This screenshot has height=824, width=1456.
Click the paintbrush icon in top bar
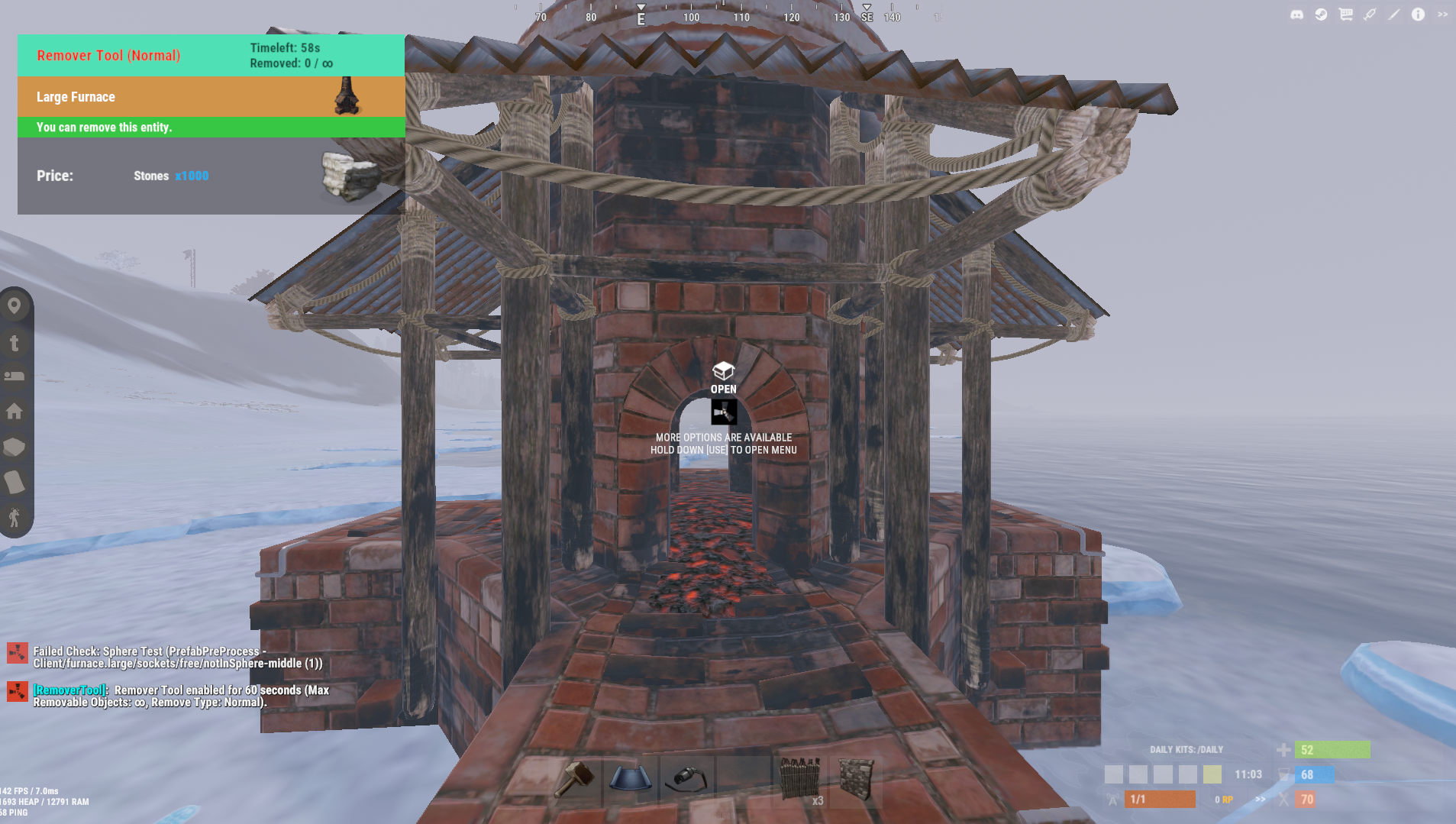1394,15
